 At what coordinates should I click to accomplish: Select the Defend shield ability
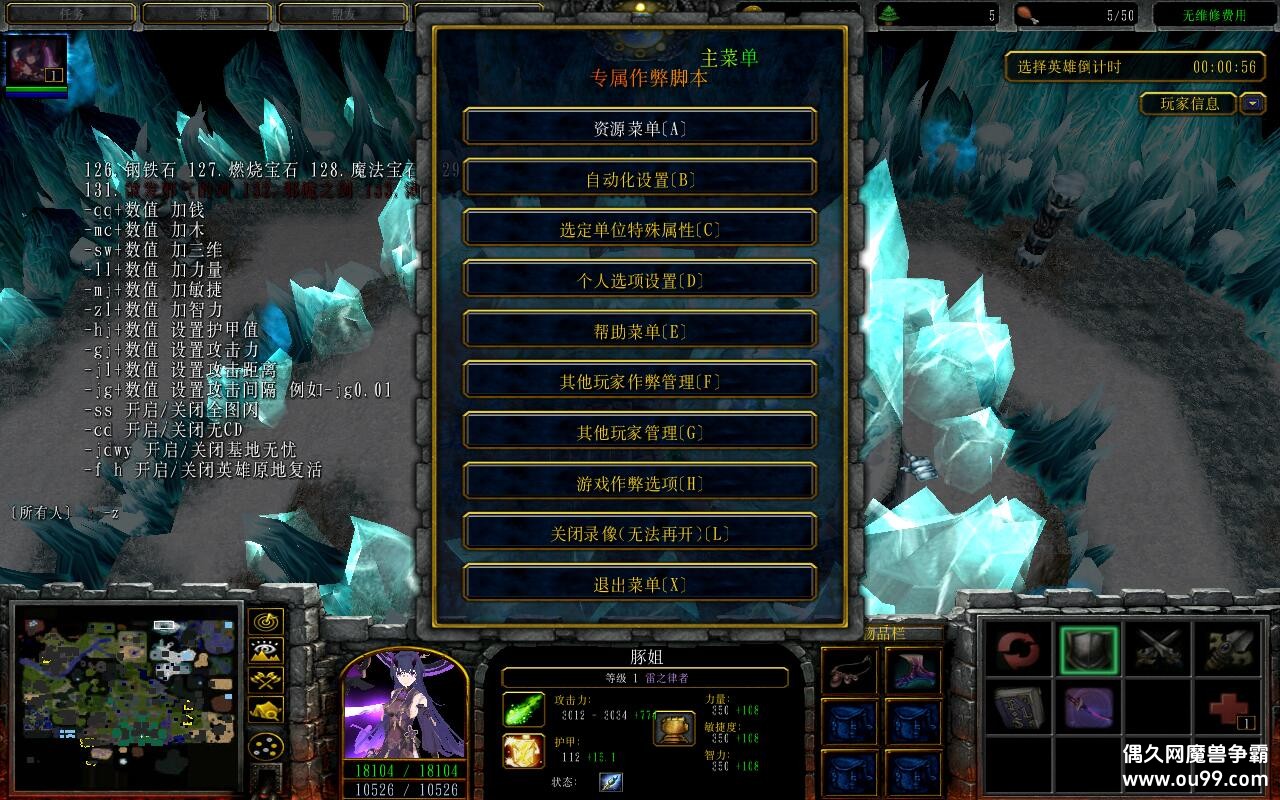pos(1087,648)
